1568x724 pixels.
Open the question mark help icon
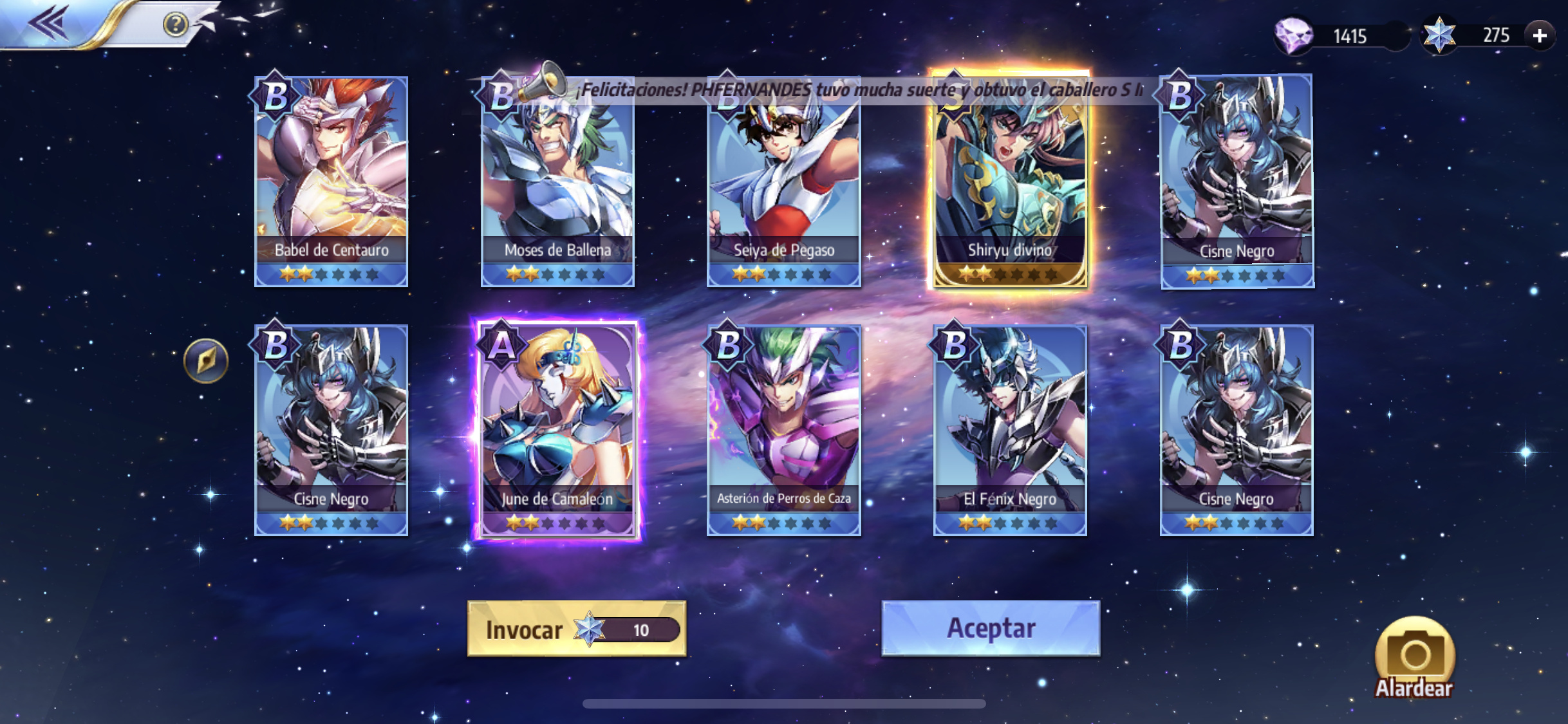tap(175, 24)
